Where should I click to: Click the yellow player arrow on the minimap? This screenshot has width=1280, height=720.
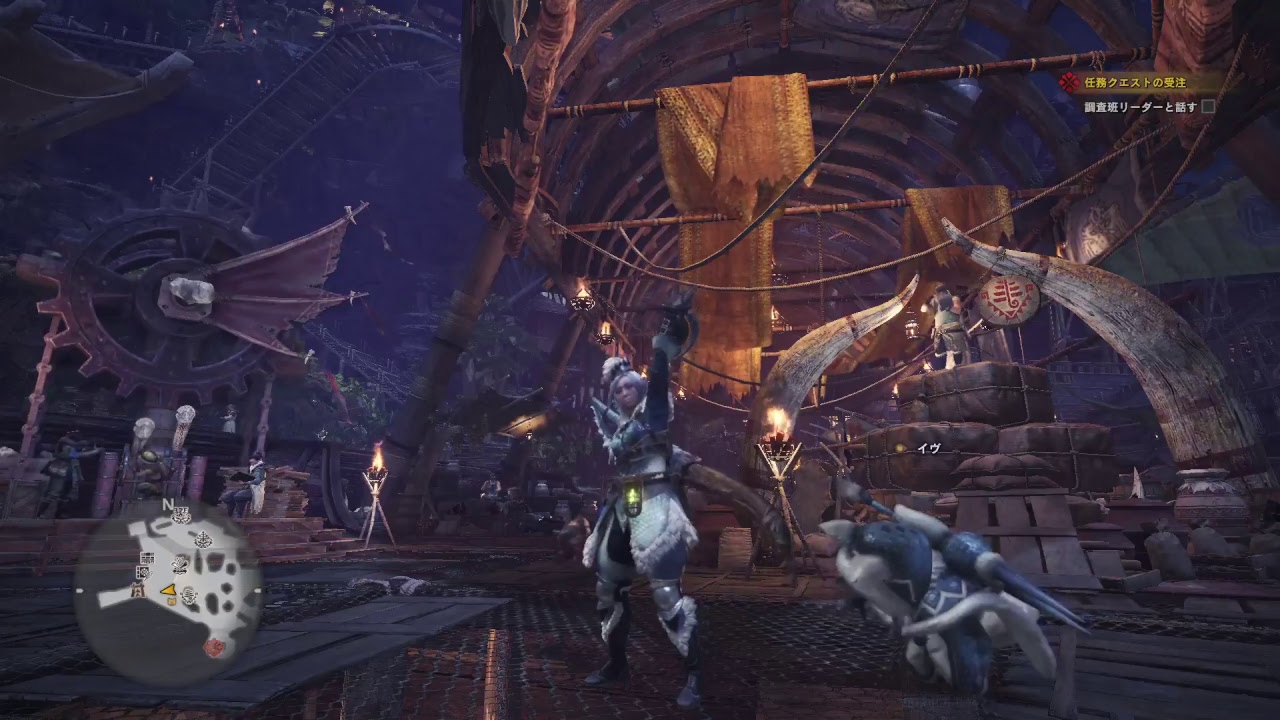tap(169, 591)
